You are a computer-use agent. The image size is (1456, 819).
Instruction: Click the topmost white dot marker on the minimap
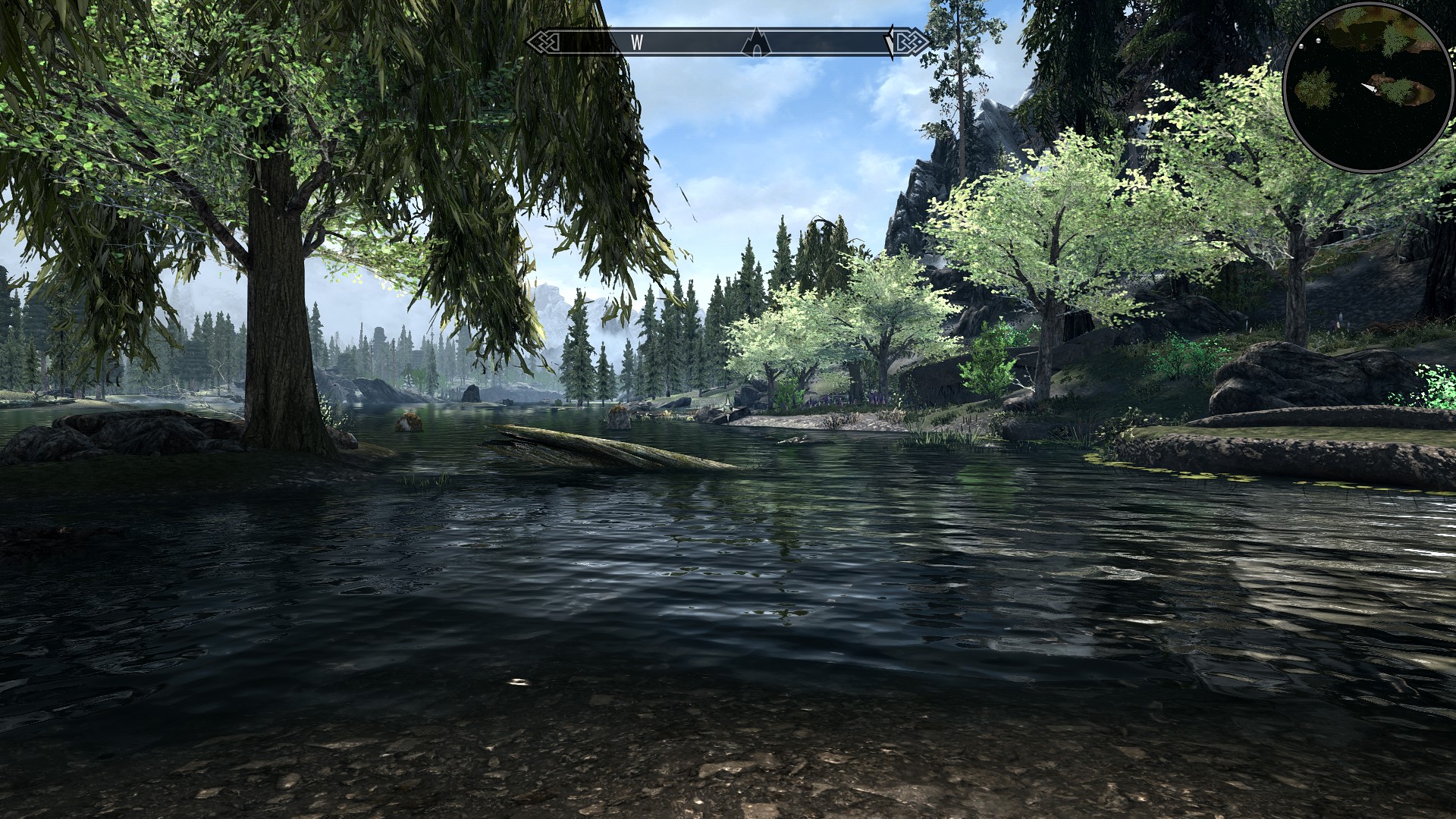point(1318,41)
